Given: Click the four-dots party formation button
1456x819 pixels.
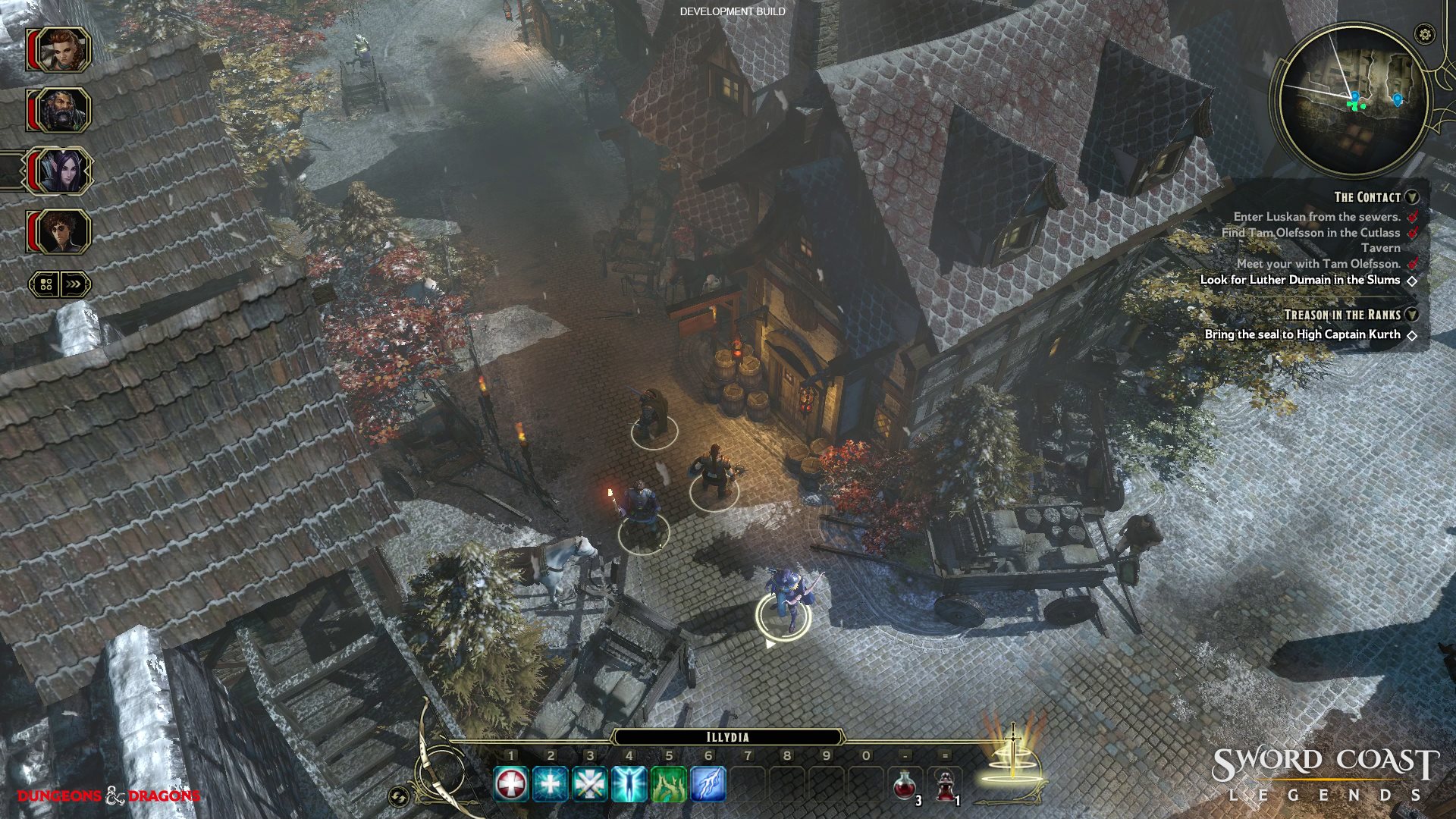Looking at the screenshot, I should (x=45, y=284).
